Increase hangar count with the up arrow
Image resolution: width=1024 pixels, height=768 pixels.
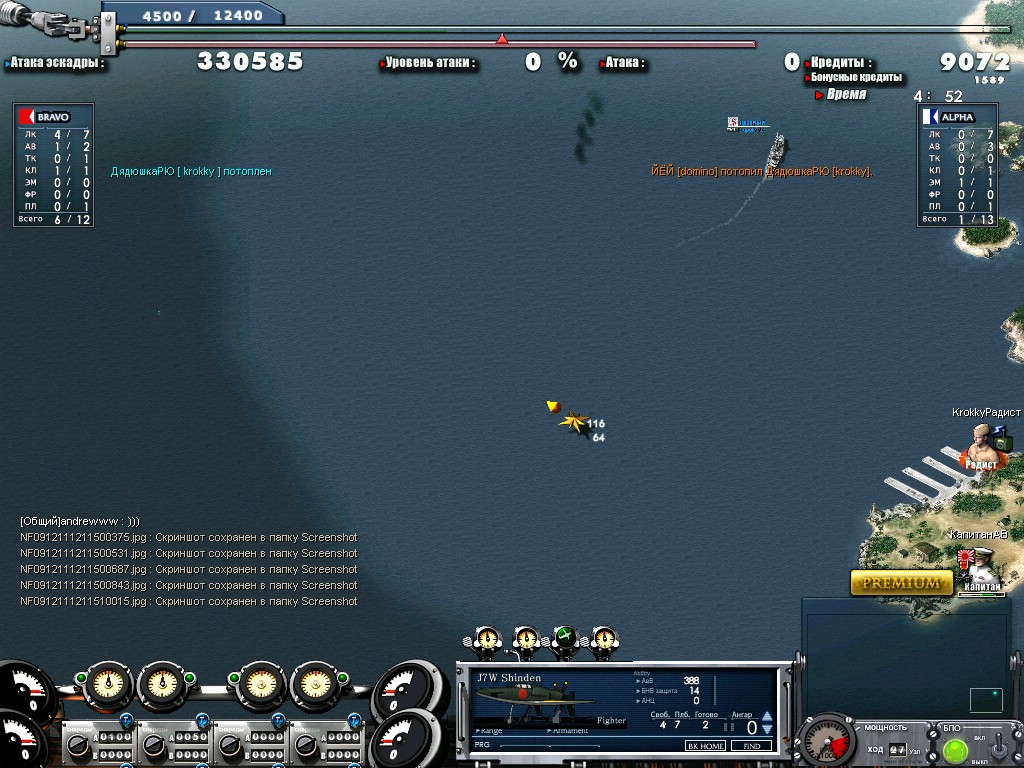767,717
